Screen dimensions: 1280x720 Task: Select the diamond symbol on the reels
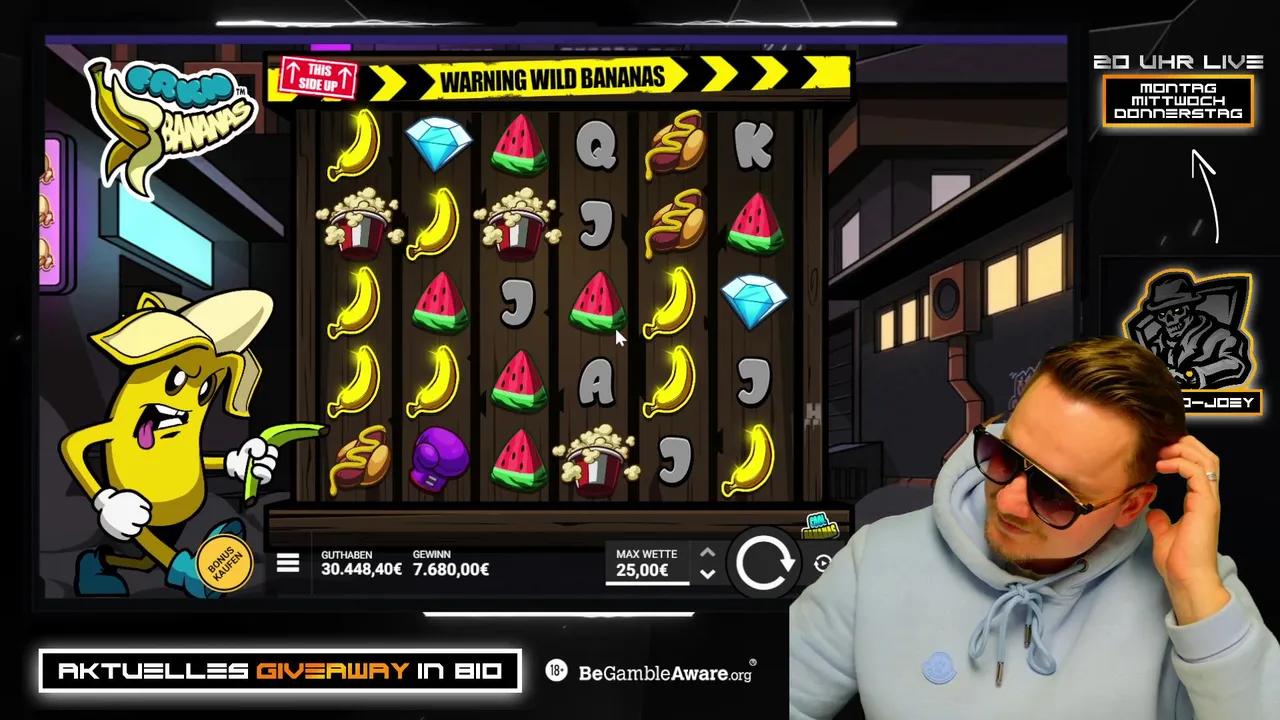[438, 143]
